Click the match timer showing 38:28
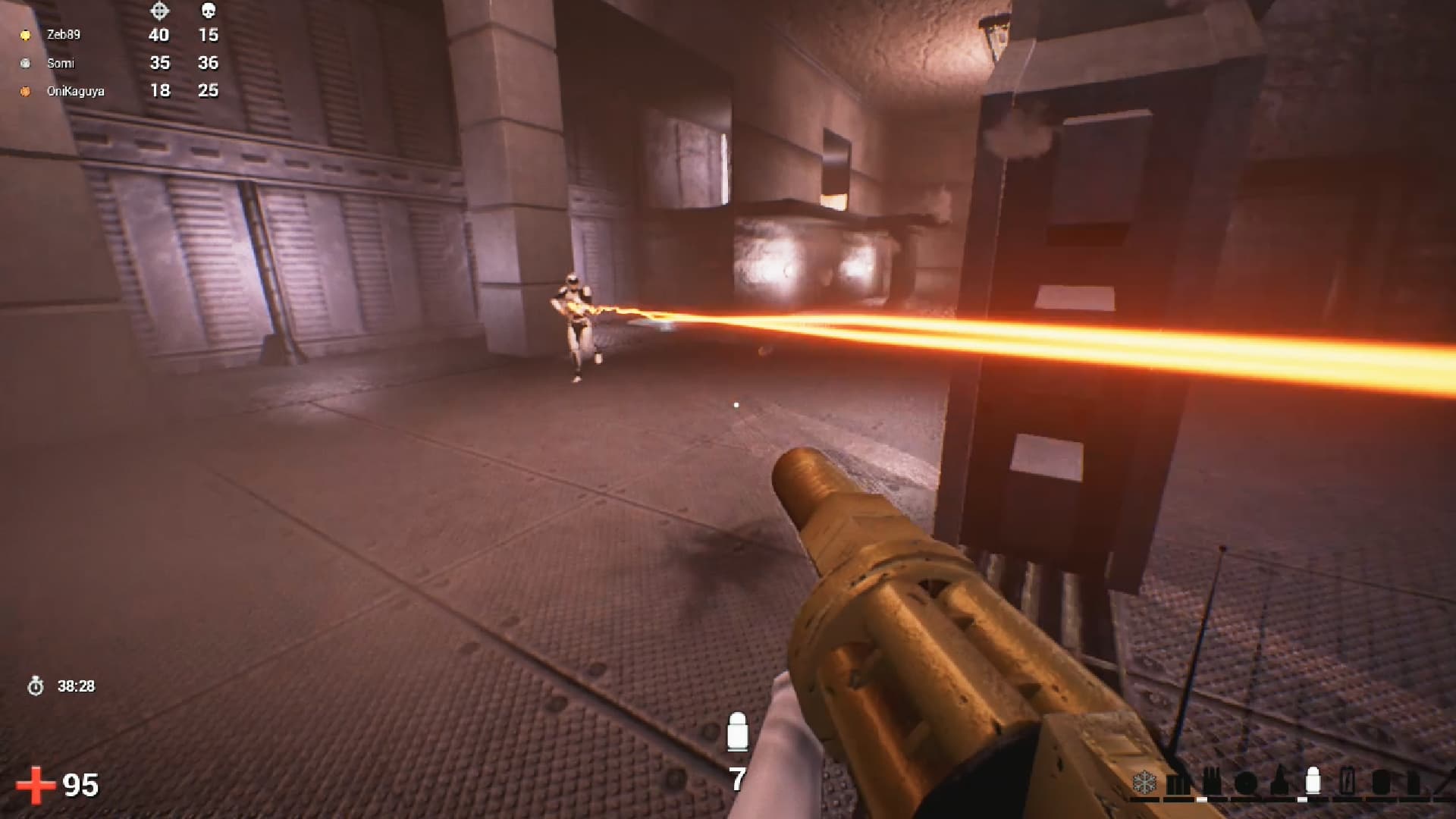Viewport: 1456px width, 819px height. [76, 685]
